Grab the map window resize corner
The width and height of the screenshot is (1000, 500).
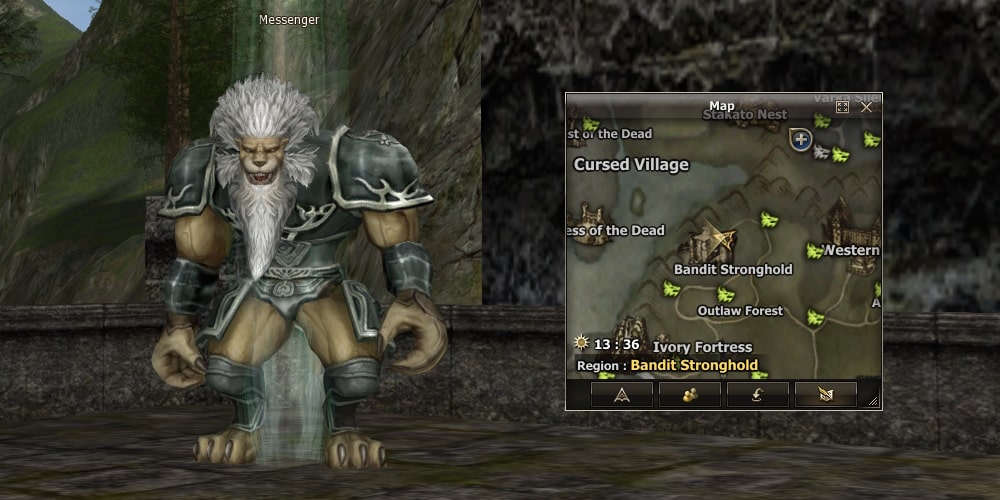point(874,402)
